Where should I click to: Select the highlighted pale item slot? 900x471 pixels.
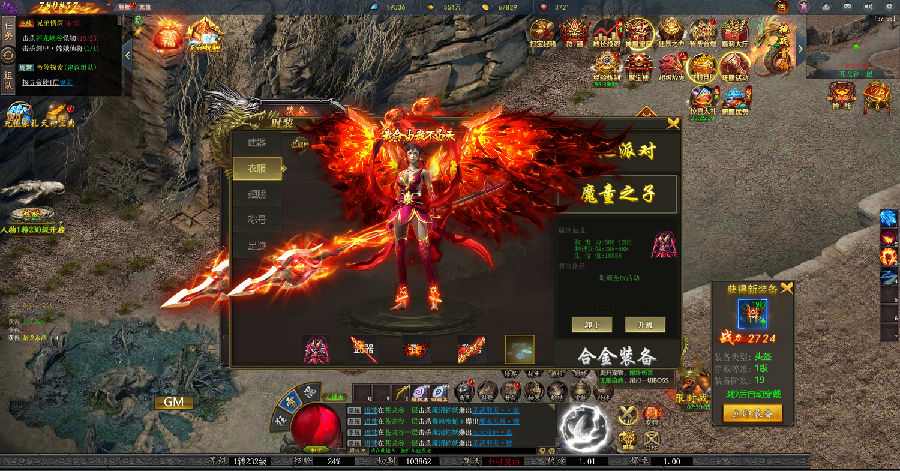[519, 349]
